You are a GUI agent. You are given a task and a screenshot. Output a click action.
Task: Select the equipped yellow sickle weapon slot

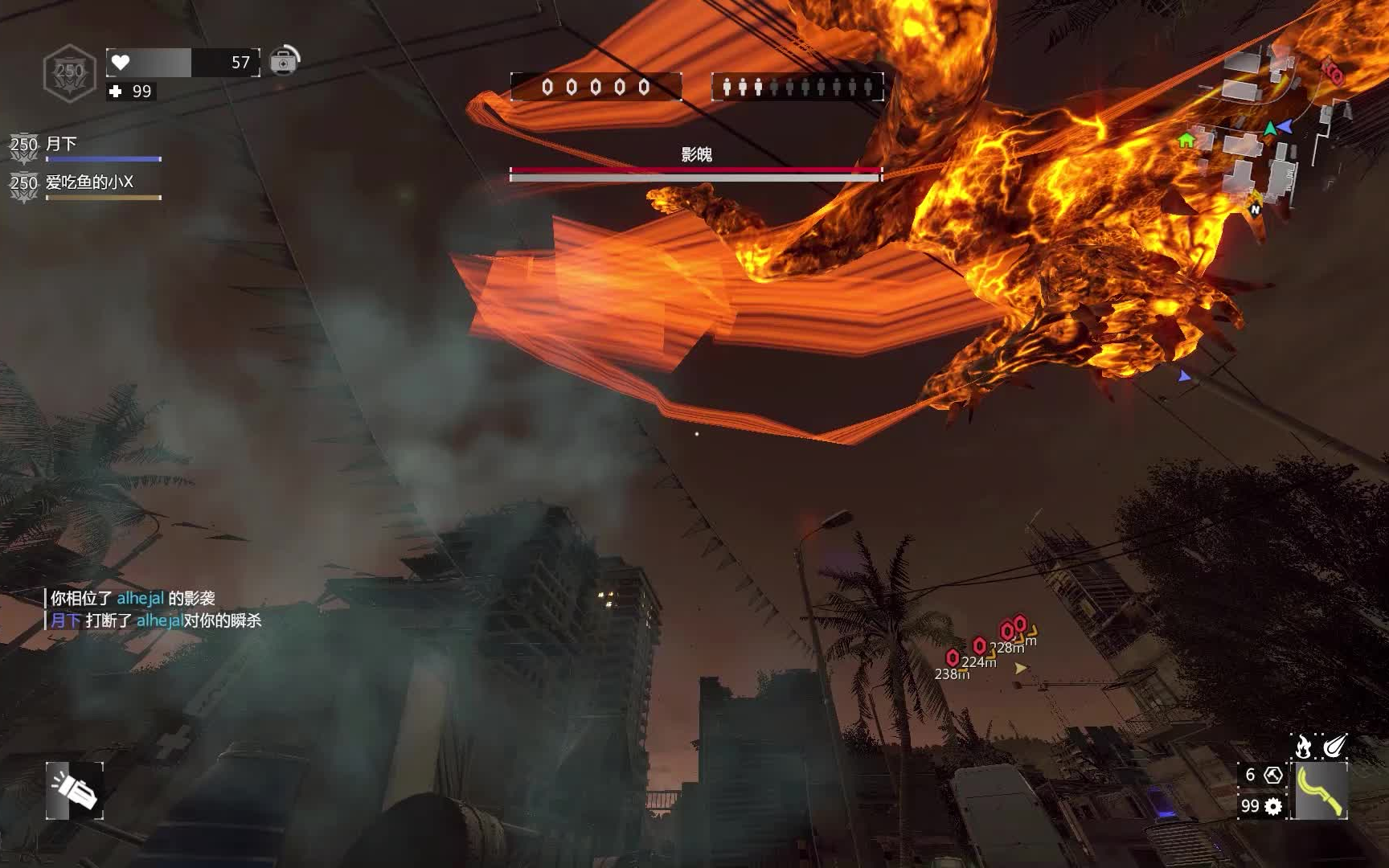[x=1319, y=791]
